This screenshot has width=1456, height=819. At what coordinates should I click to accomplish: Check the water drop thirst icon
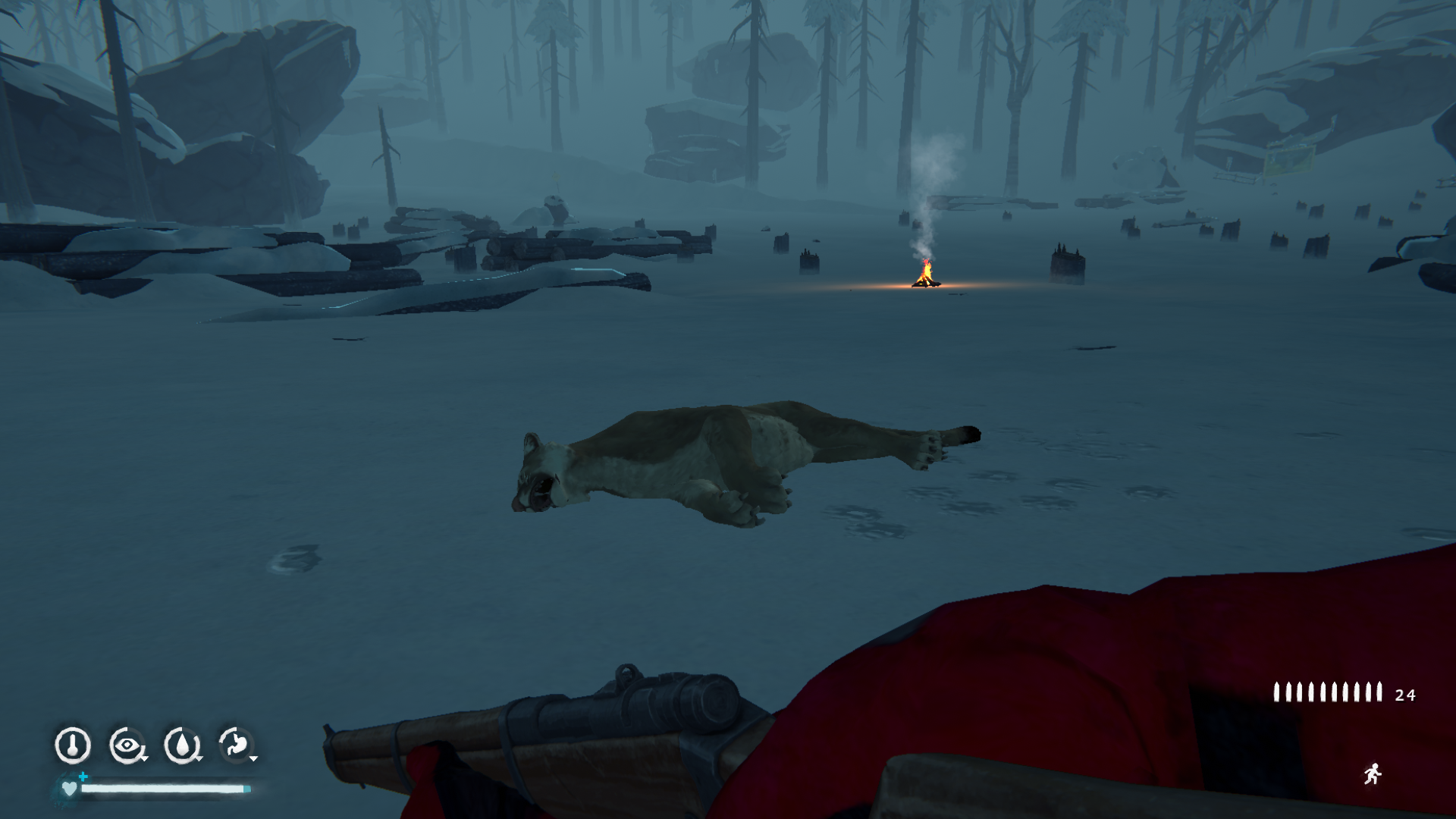(x=182, y=745)
